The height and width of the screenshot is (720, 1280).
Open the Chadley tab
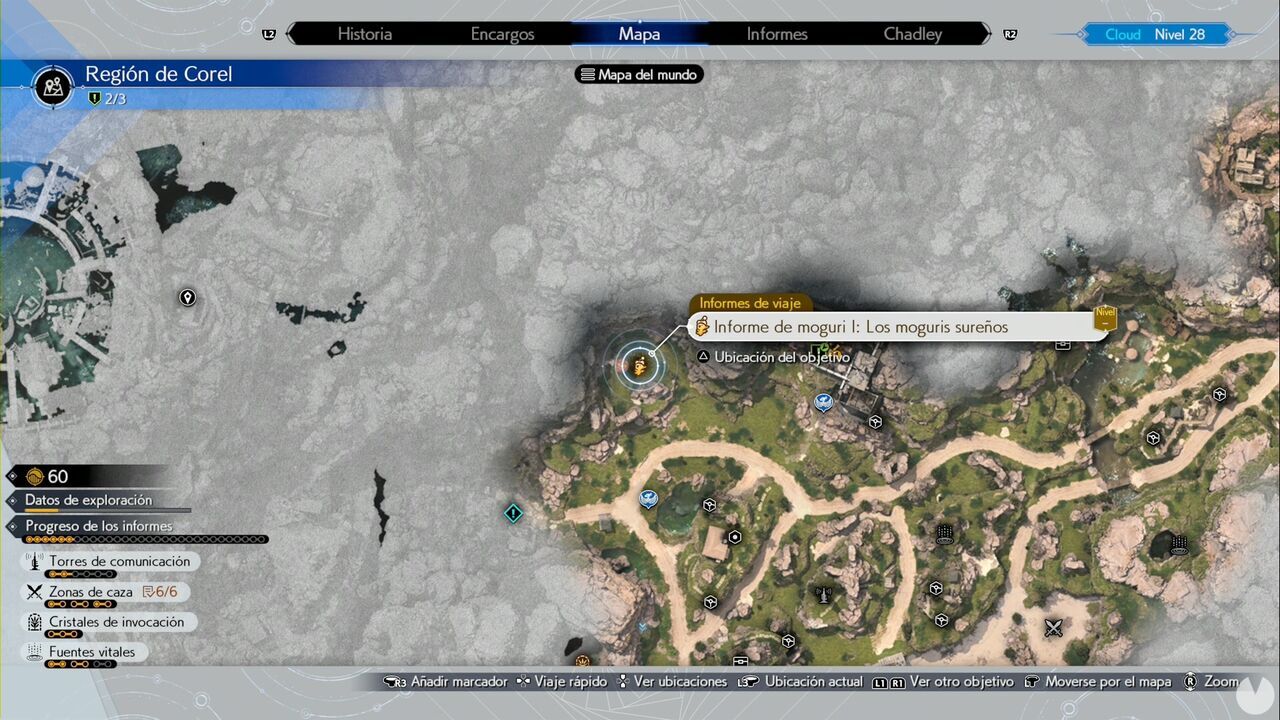[911, 33]
